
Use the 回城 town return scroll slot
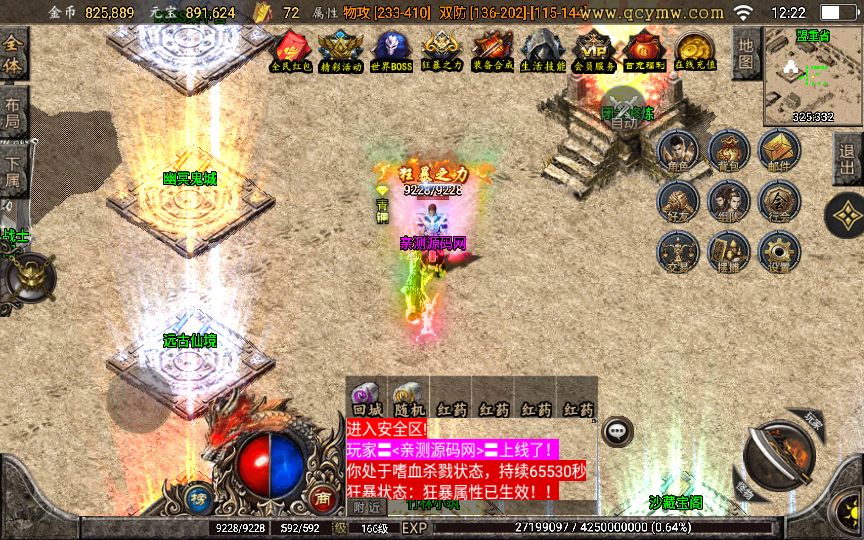pyautogui.click(x=366, y=398)
